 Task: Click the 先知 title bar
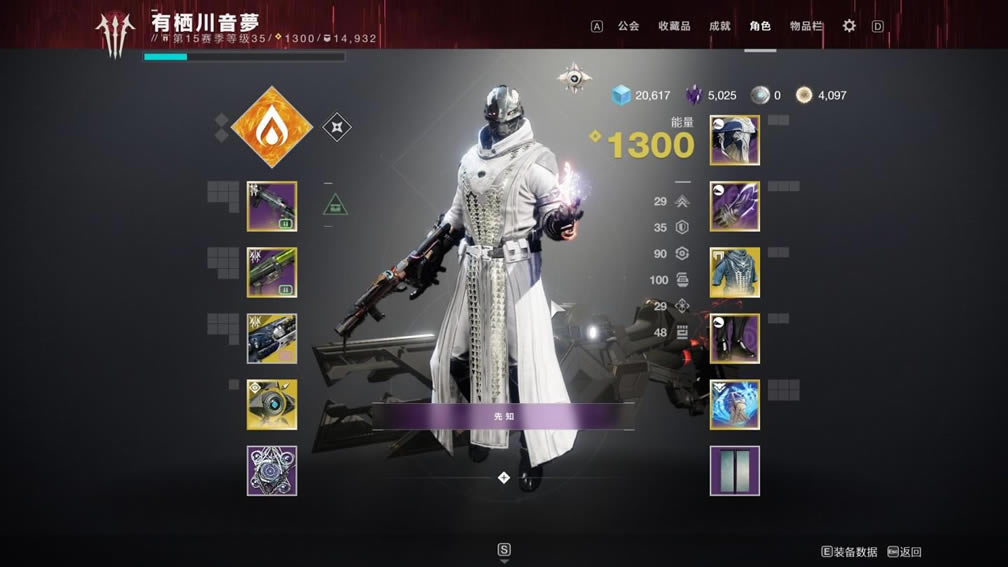pos(504,416)
